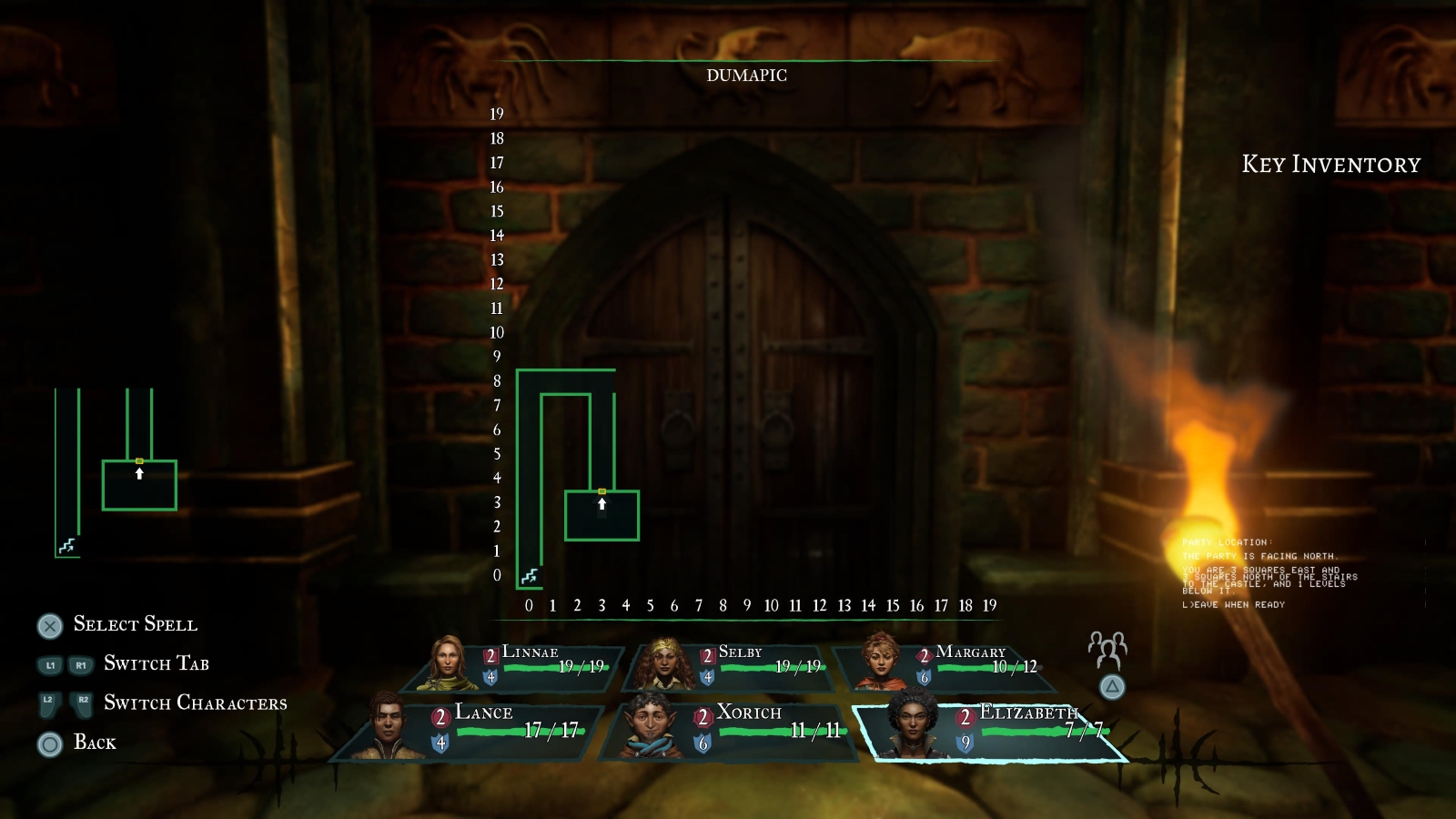Click the Switch Characters label

pos(195,703)
